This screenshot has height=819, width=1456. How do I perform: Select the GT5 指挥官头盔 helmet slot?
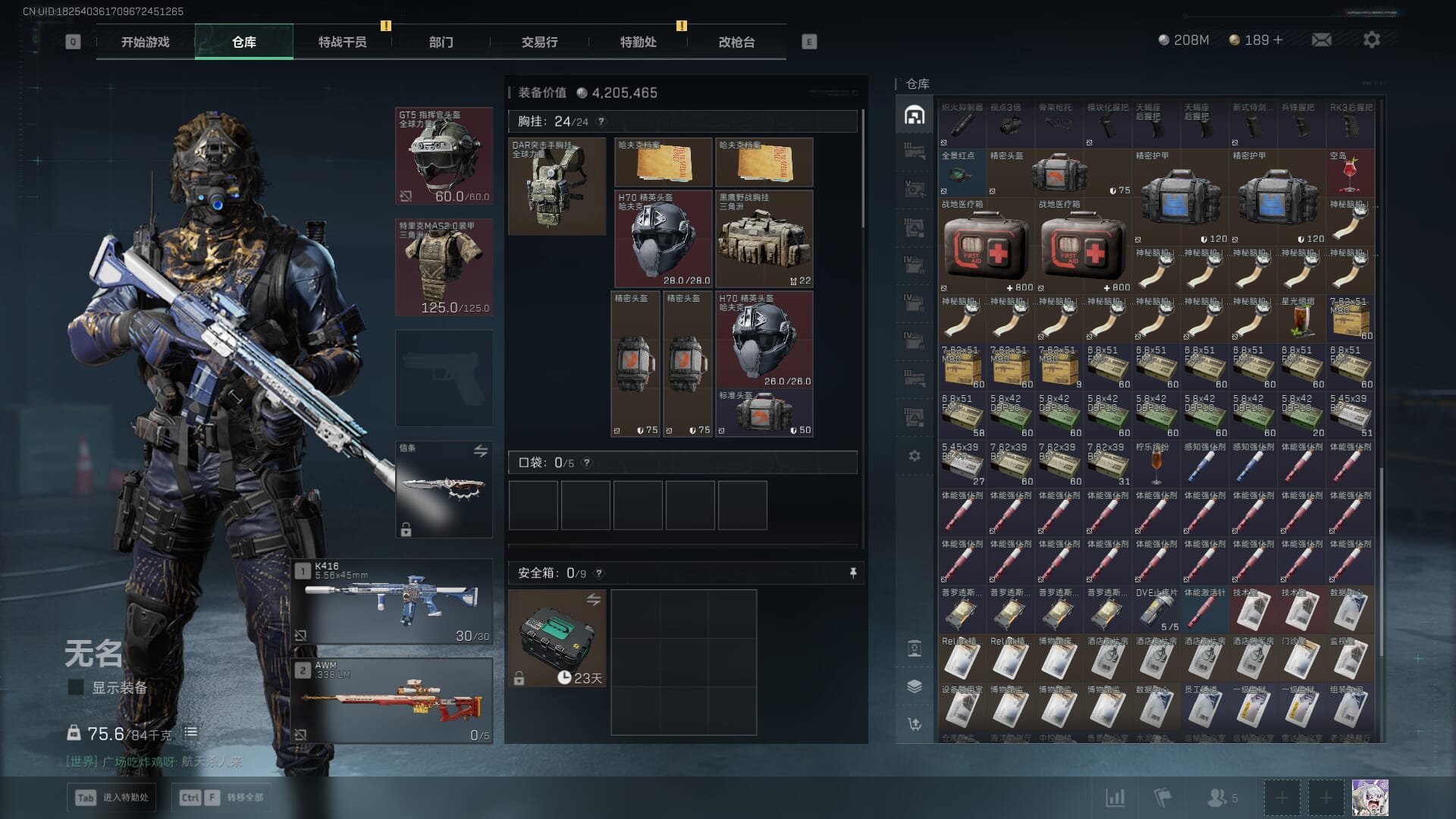click(444, 156)
